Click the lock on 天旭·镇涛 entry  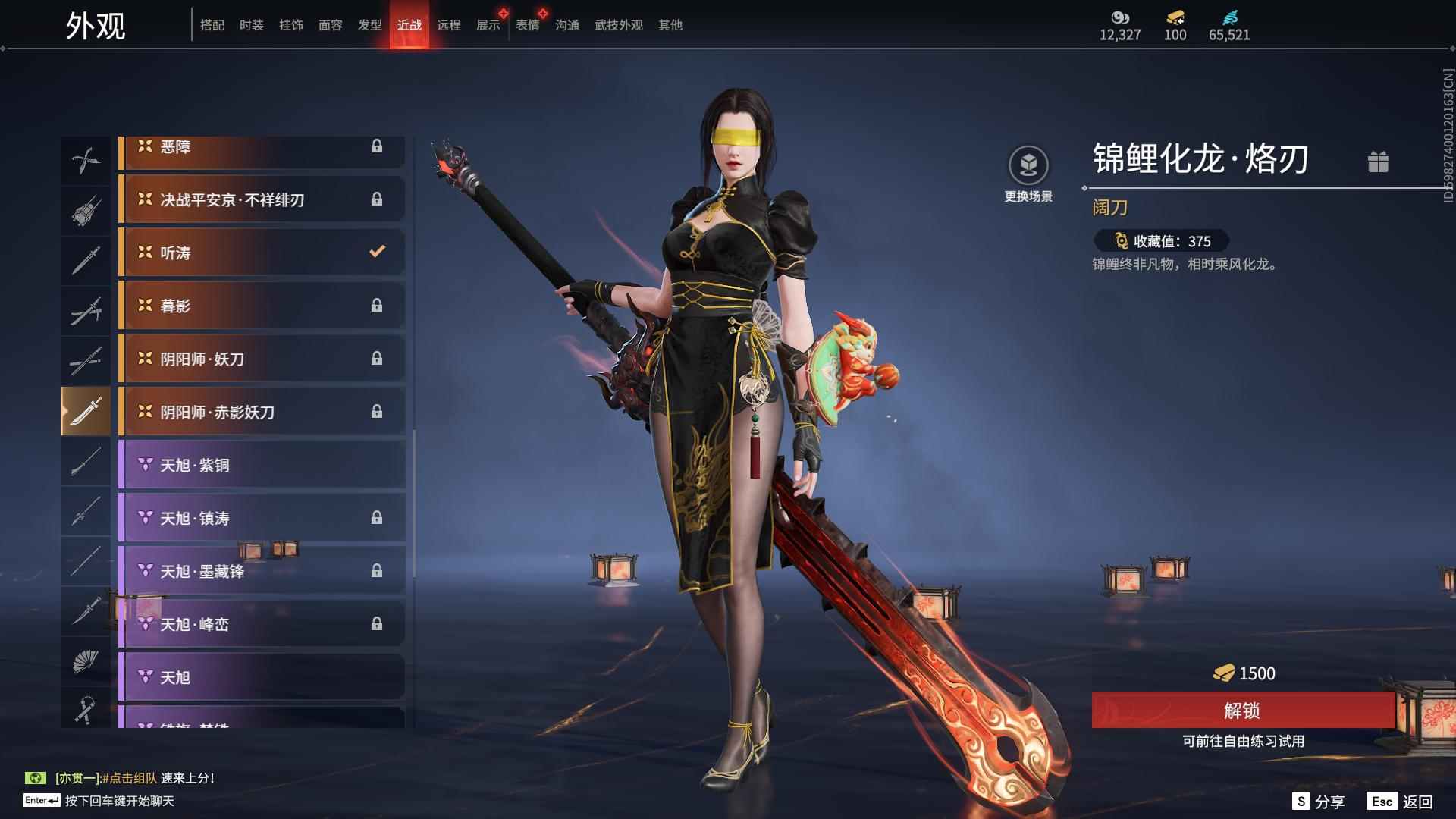tap(377, 518)
